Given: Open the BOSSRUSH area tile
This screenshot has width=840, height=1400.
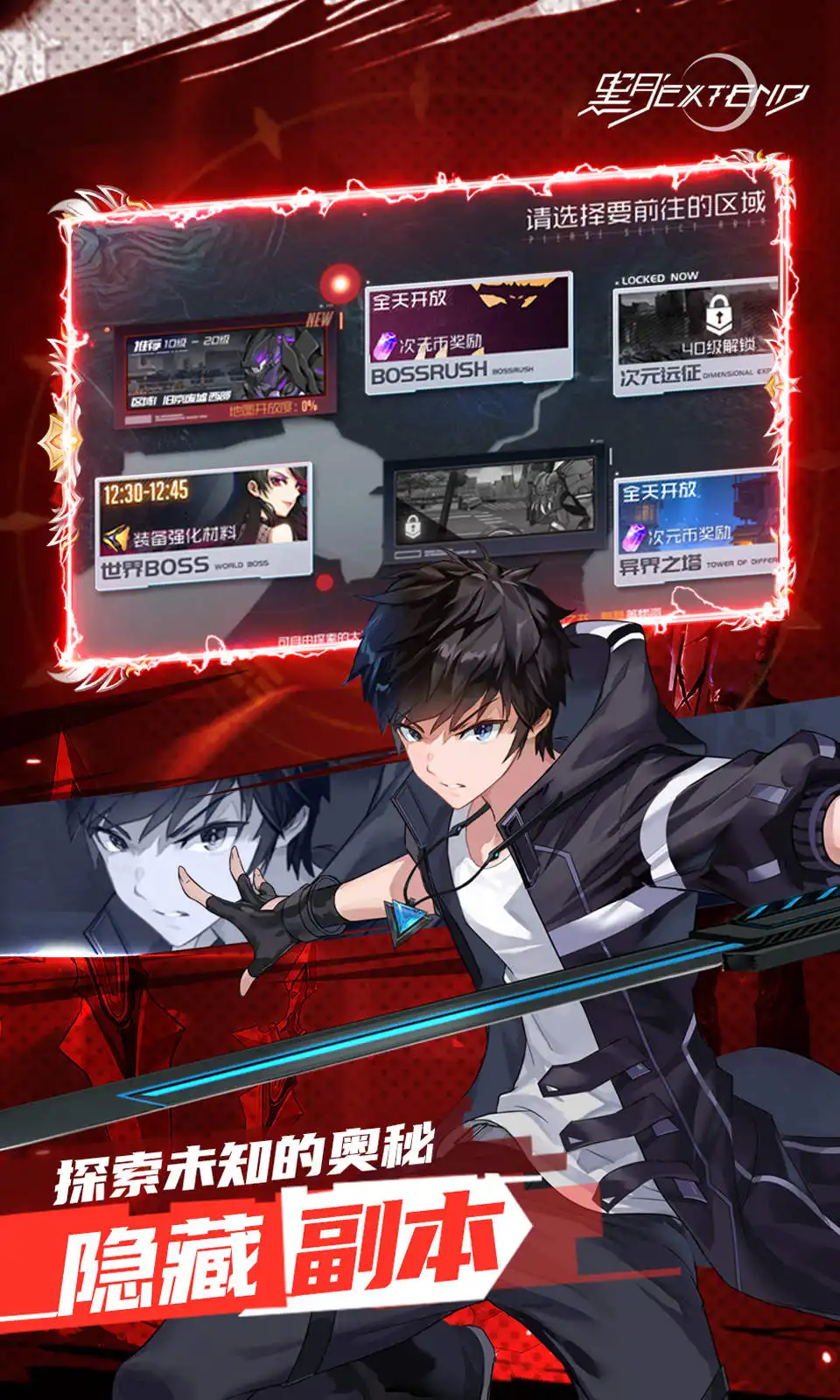Looking at the screenshot, I should (468, 335).
